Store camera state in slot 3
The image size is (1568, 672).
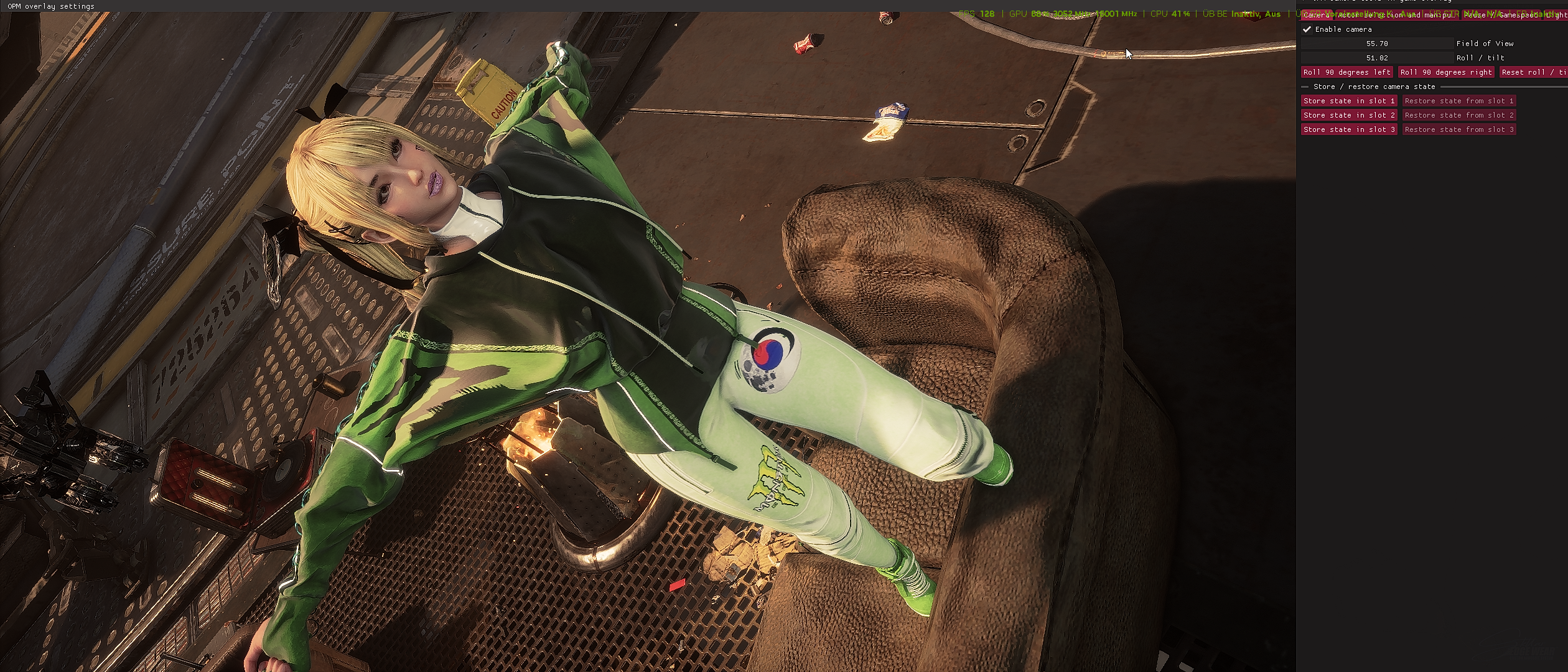tap(1349, 129)
